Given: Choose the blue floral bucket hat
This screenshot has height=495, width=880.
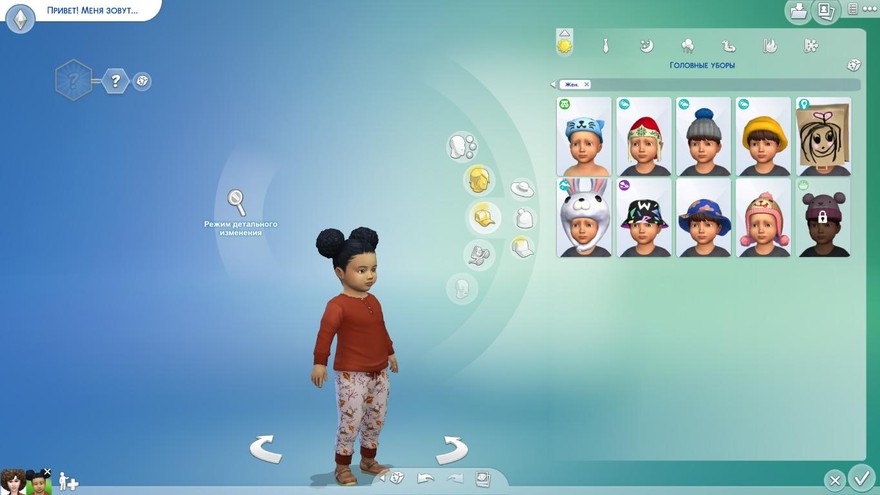Looking at the screenshot, I should pos(703,217).
